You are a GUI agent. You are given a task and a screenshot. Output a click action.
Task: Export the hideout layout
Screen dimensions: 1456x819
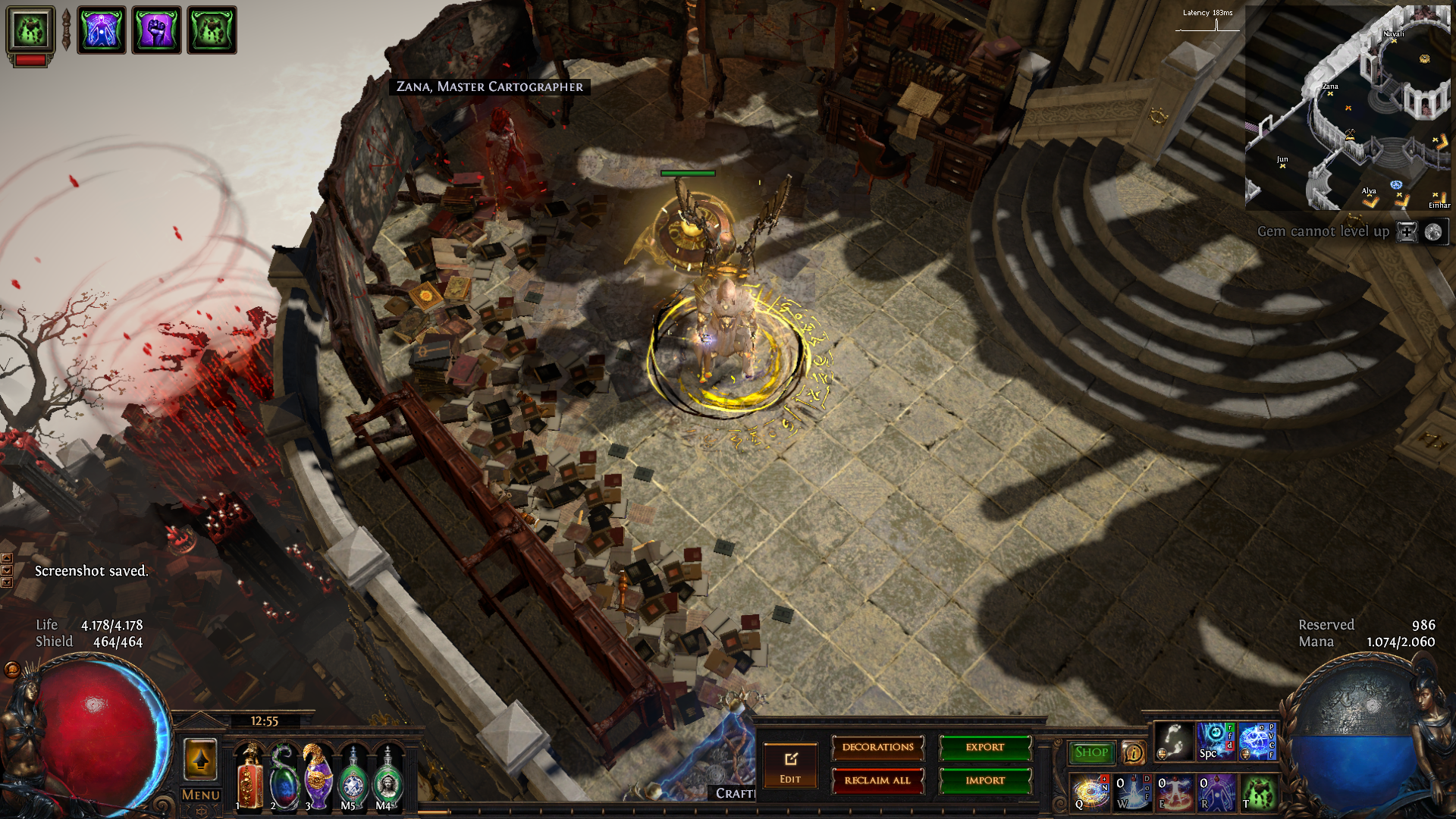[x=985, y=748]
